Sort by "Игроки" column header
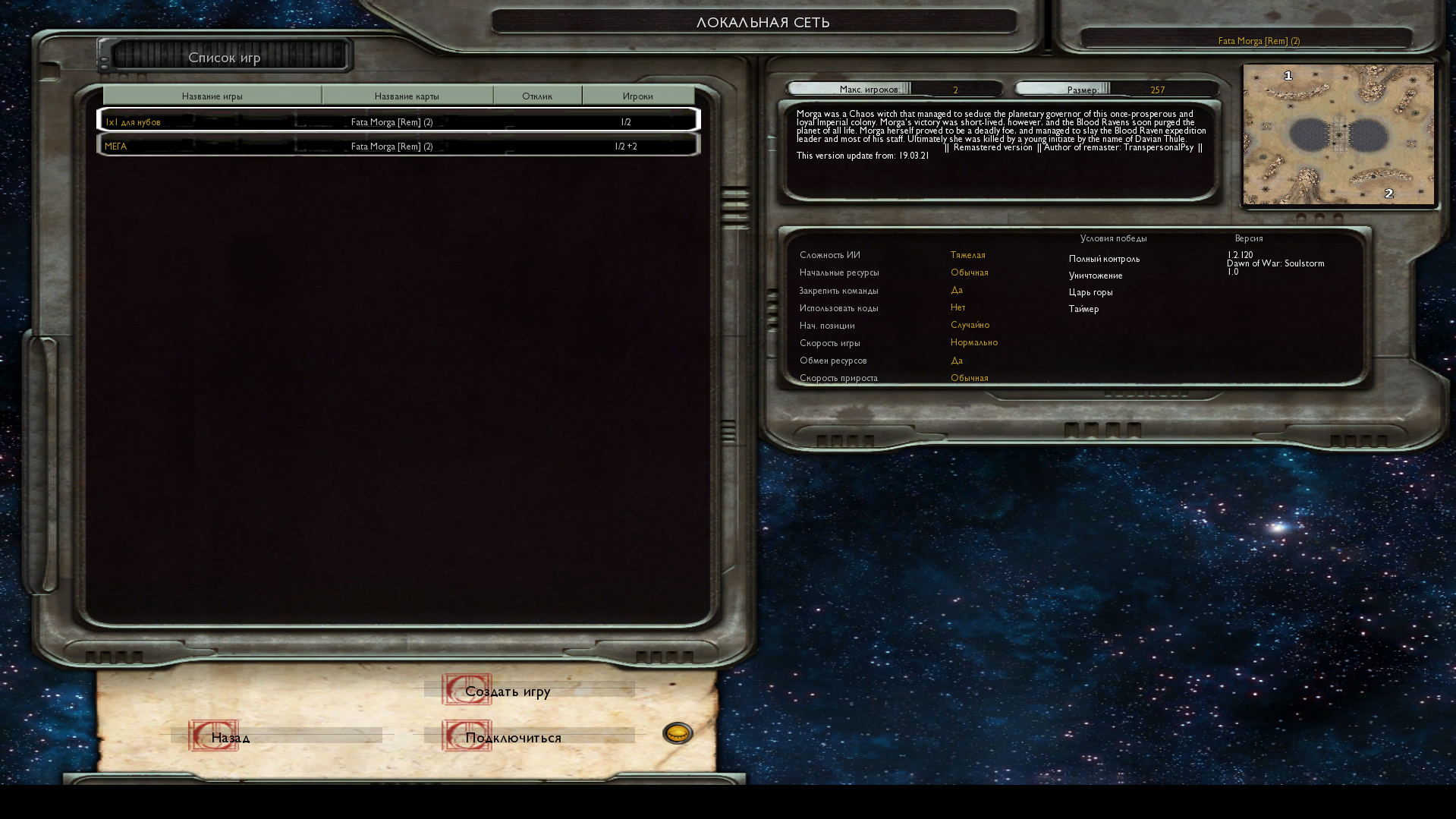 [x=638, y=96]
